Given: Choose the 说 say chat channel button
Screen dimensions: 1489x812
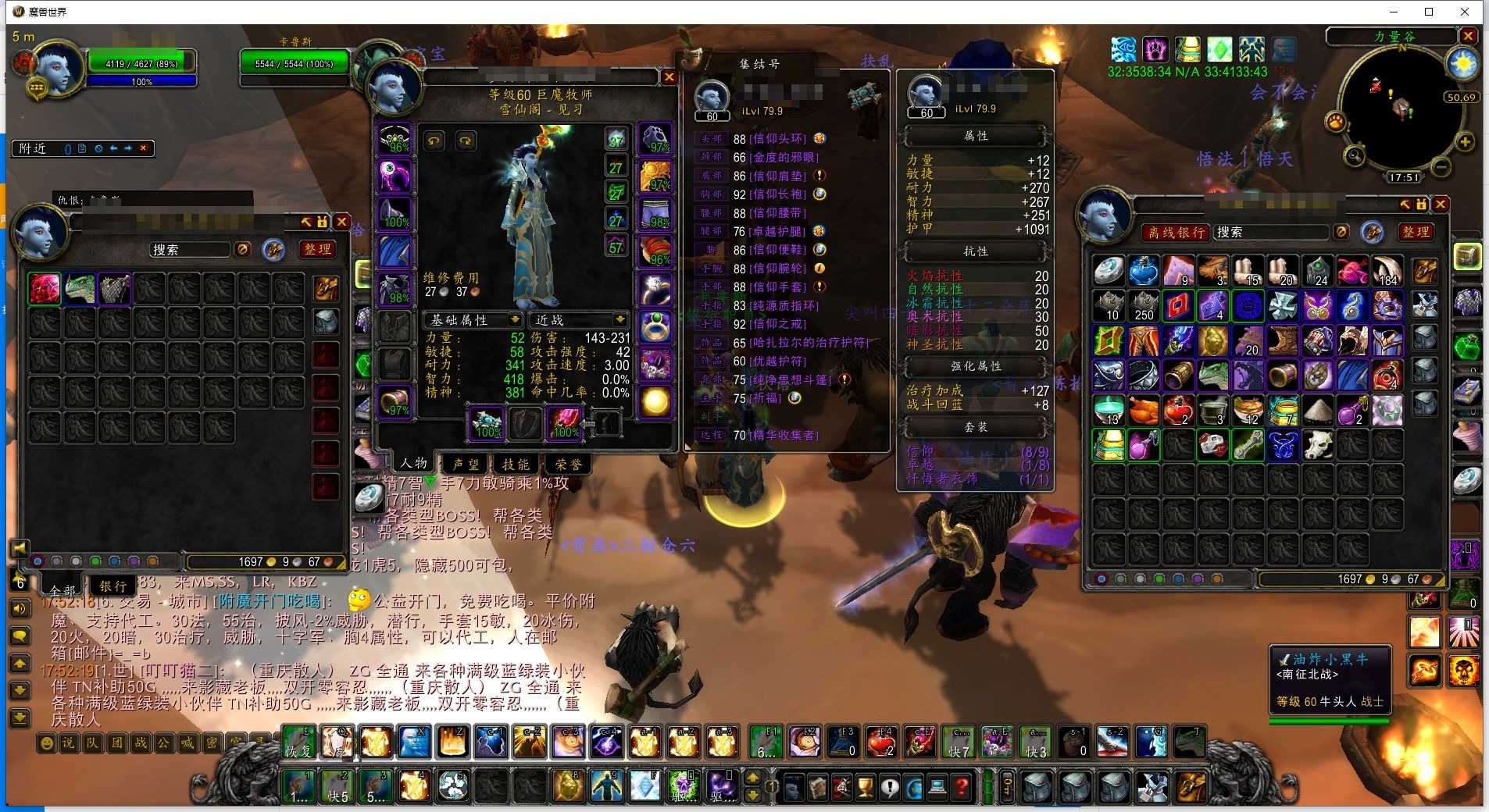Looking at the screenshot, I should click(68, 743).
